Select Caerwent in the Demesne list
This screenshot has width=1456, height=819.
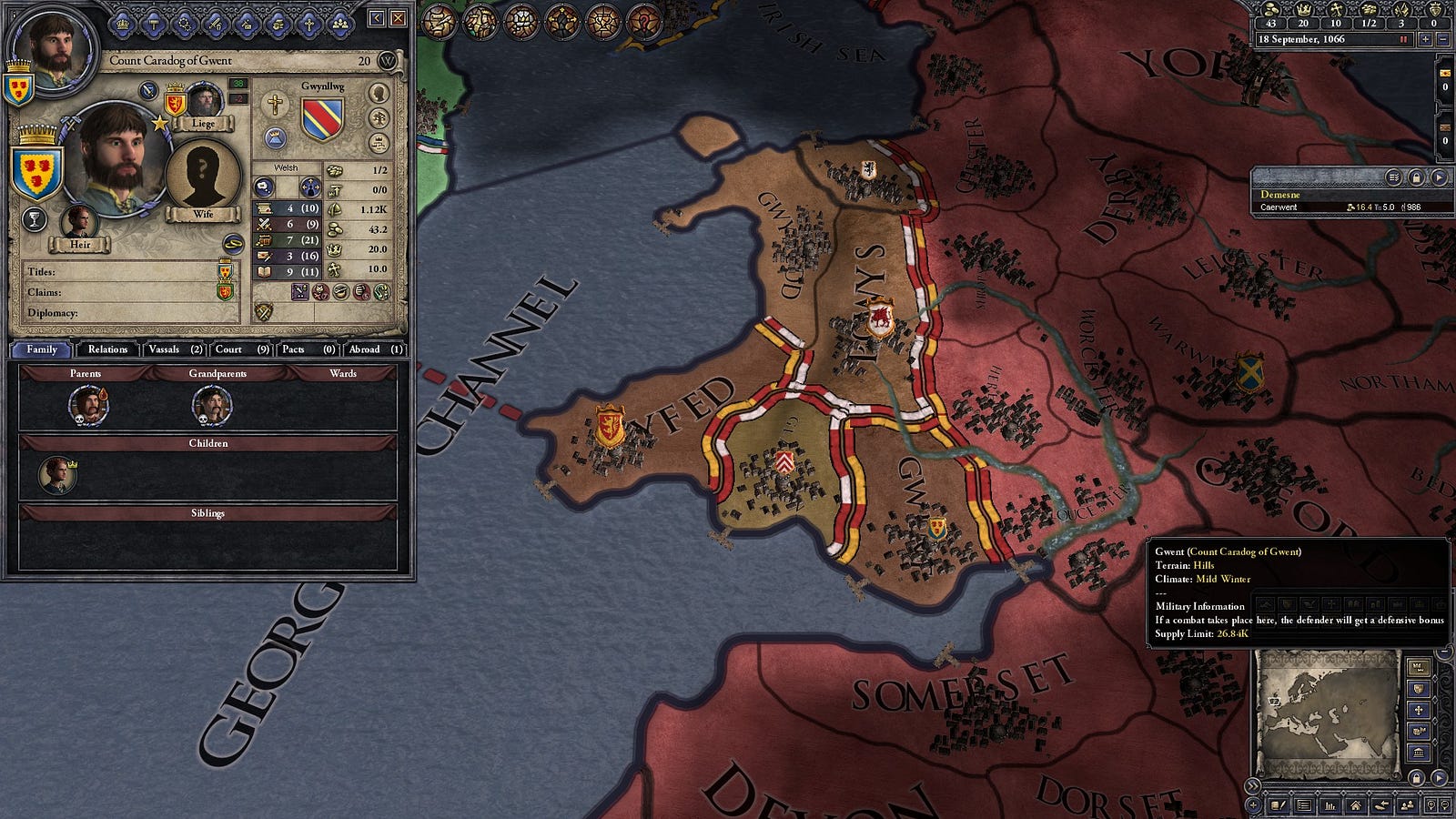tap(1279, 207)
